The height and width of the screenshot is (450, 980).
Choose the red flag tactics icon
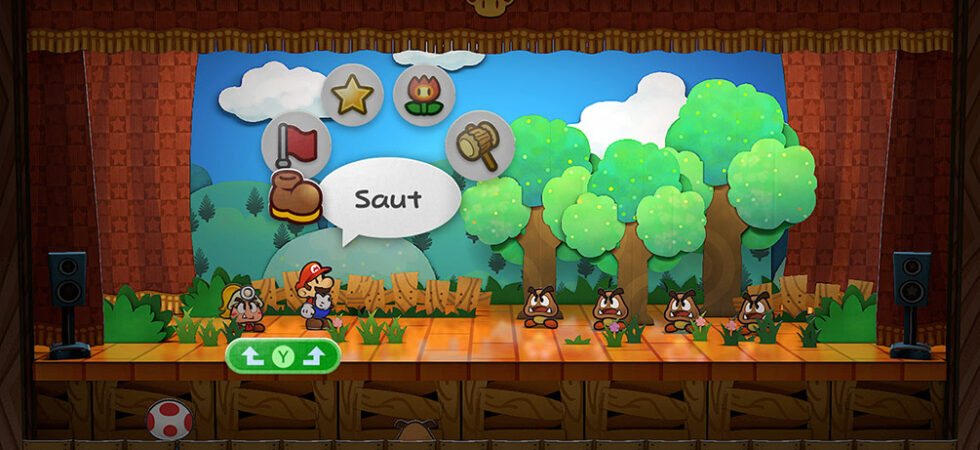coord(296,145)
